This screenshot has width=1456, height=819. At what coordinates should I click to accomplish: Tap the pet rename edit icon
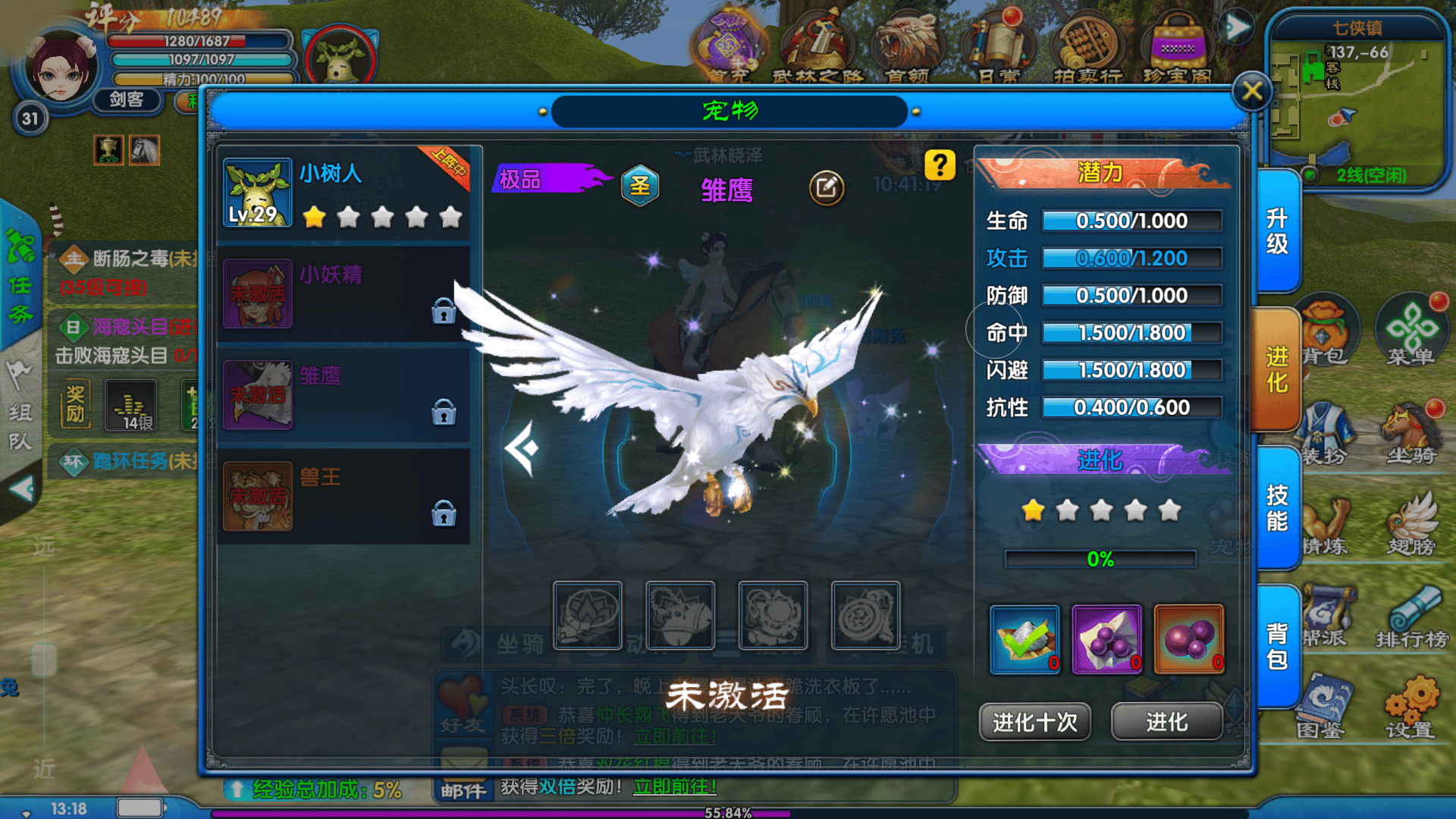coord(826,187)
